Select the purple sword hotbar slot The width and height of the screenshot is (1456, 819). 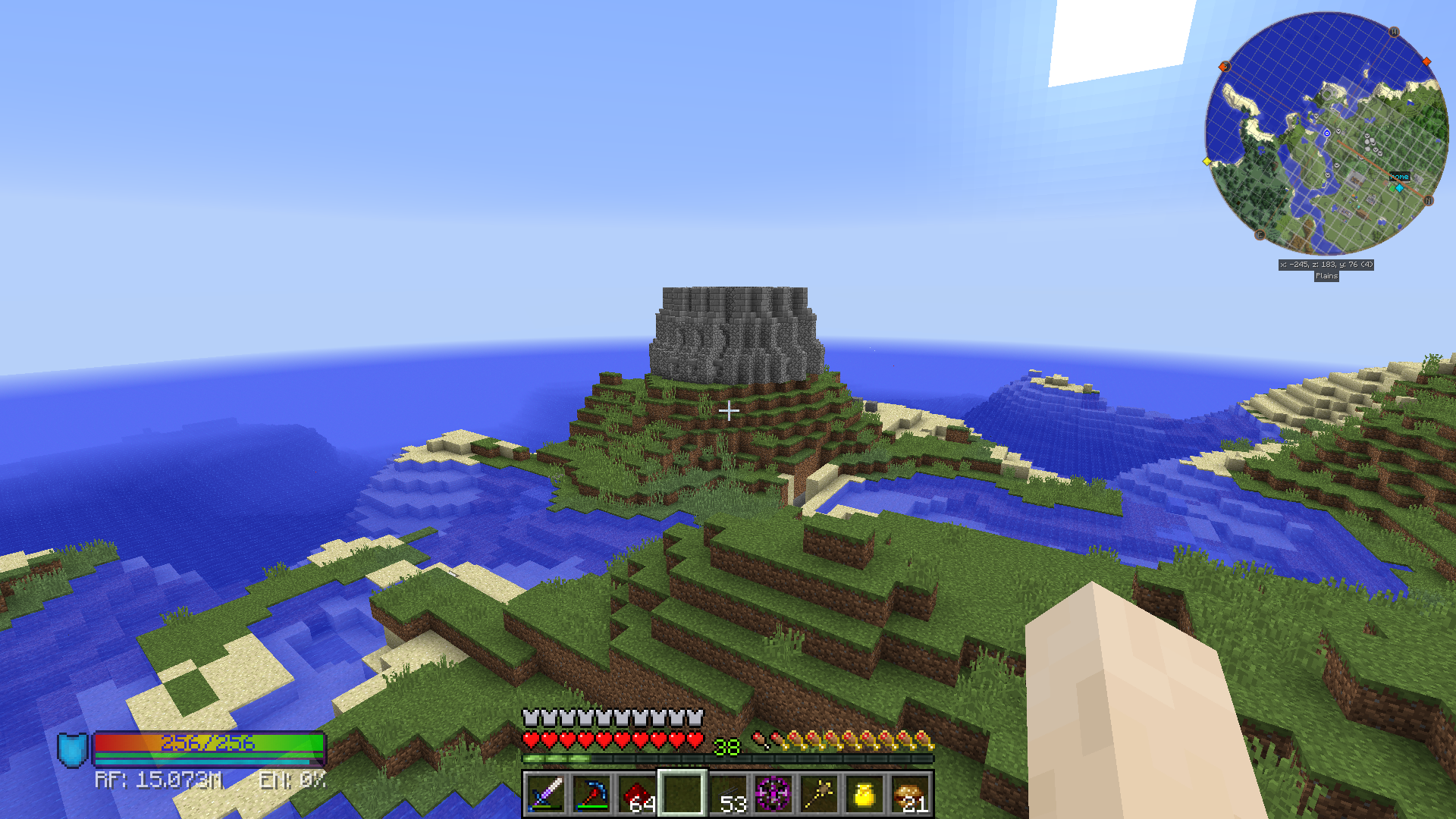pos(546,794)
